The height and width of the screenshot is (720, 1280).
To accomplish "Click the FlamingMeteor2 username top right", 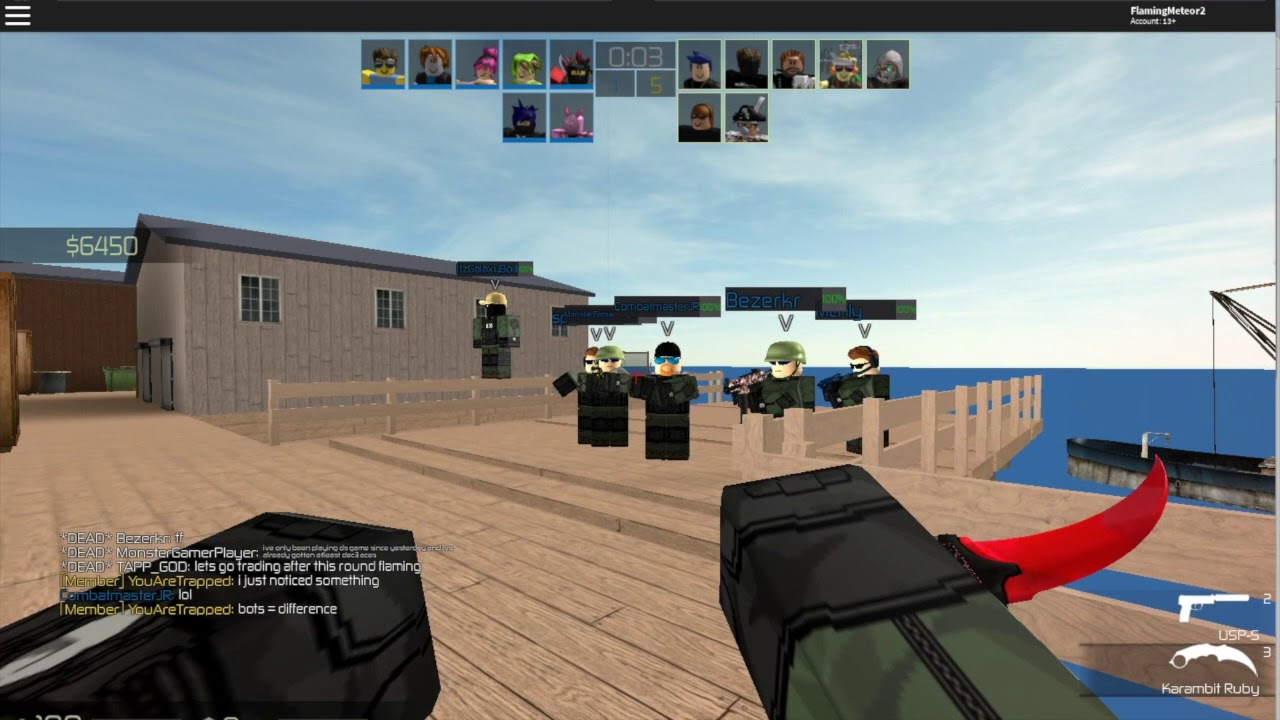I will coord(1167,12).
